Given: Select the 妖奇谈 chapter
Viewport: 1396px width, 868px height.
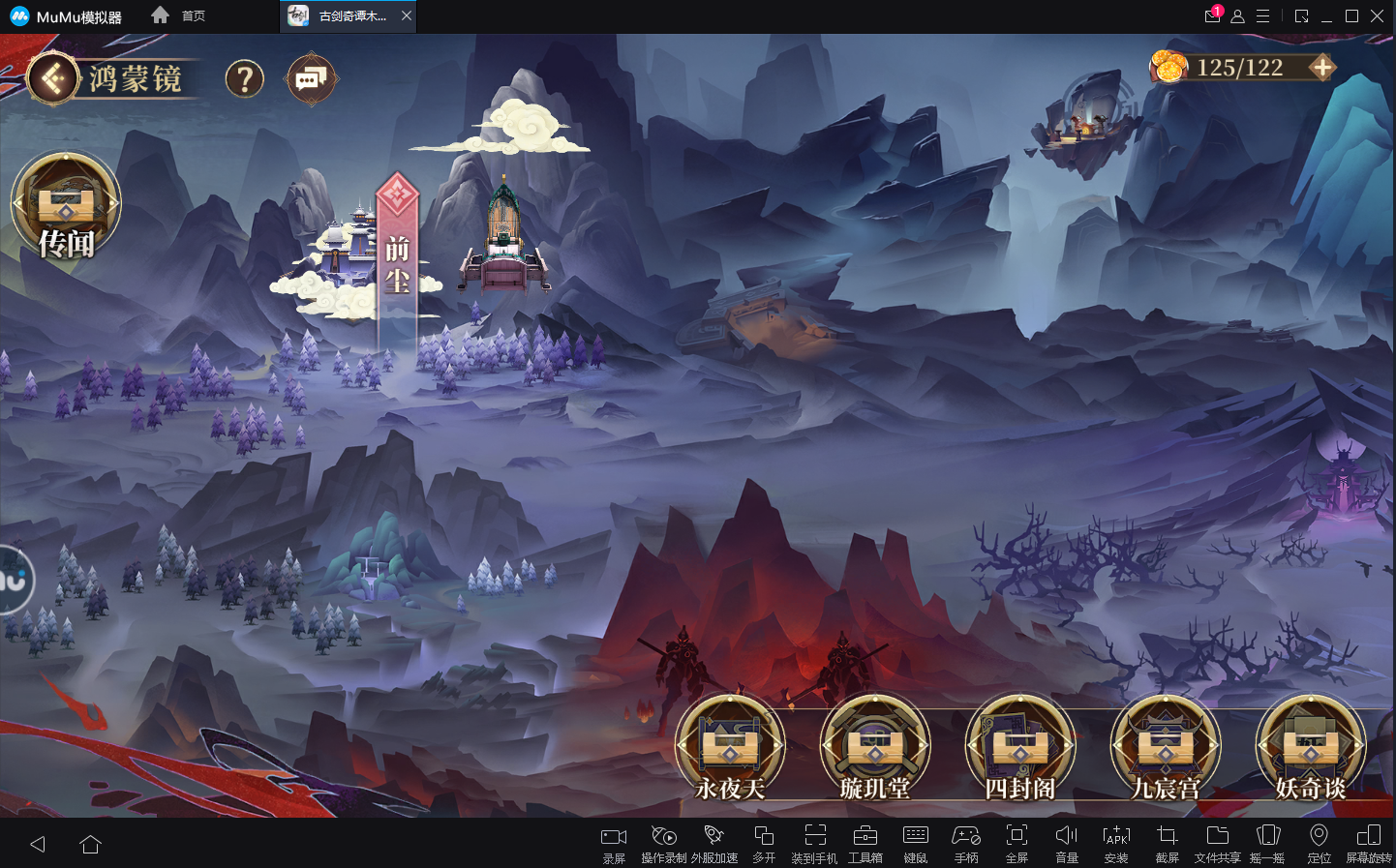Looking at the screenshot, I should (x=1311, y=748).
